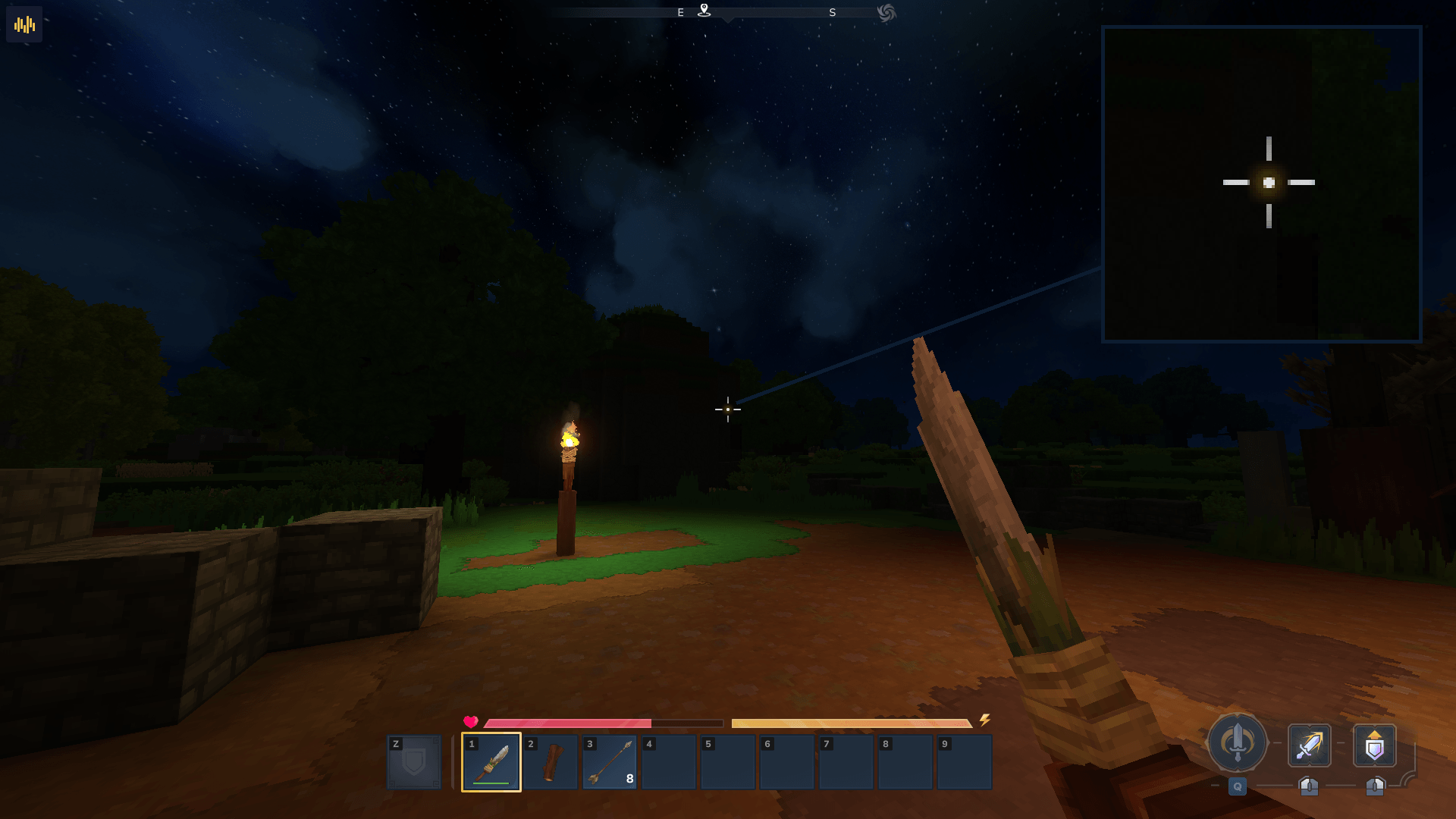The image size is (1456, 819).
Task: Click the shield utility slot marked Z
Action: click(413, 761)
